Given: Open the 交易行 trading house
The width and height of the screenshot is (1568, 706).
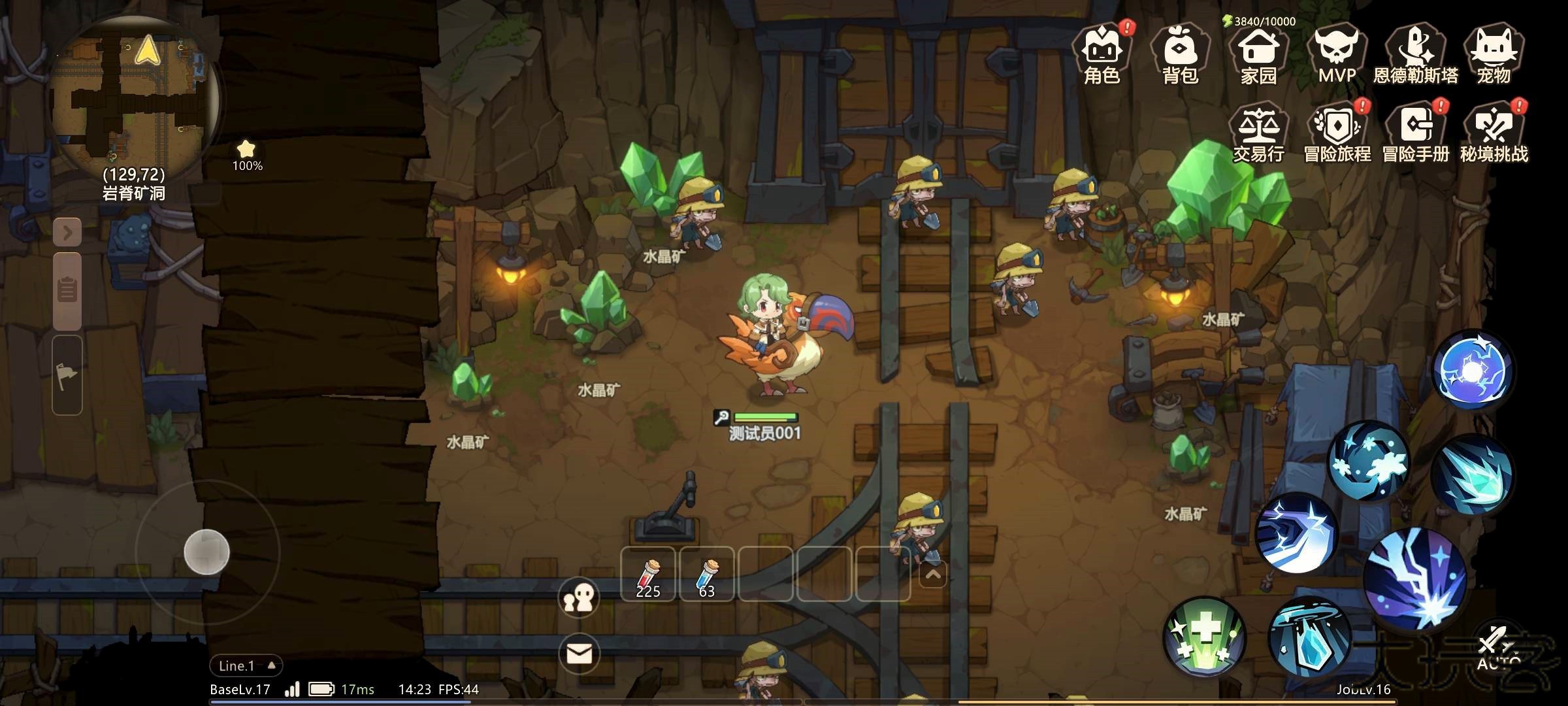Looking at the screenshot, I should click(1258, 133).
